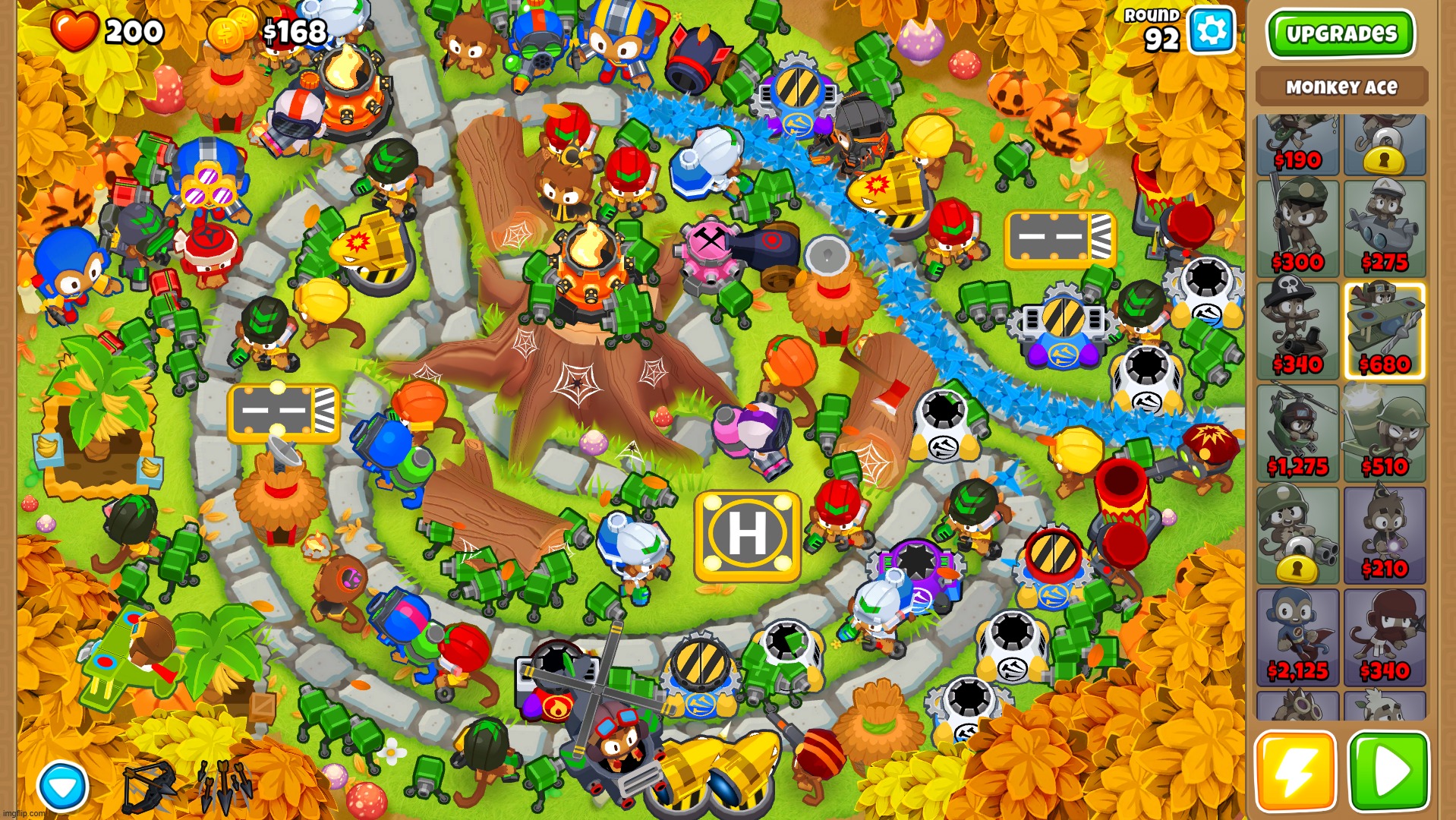Activate the yellow lightning bolt powers button
This screenshot has width=1456, height=820.
(x=1295, y=771)
